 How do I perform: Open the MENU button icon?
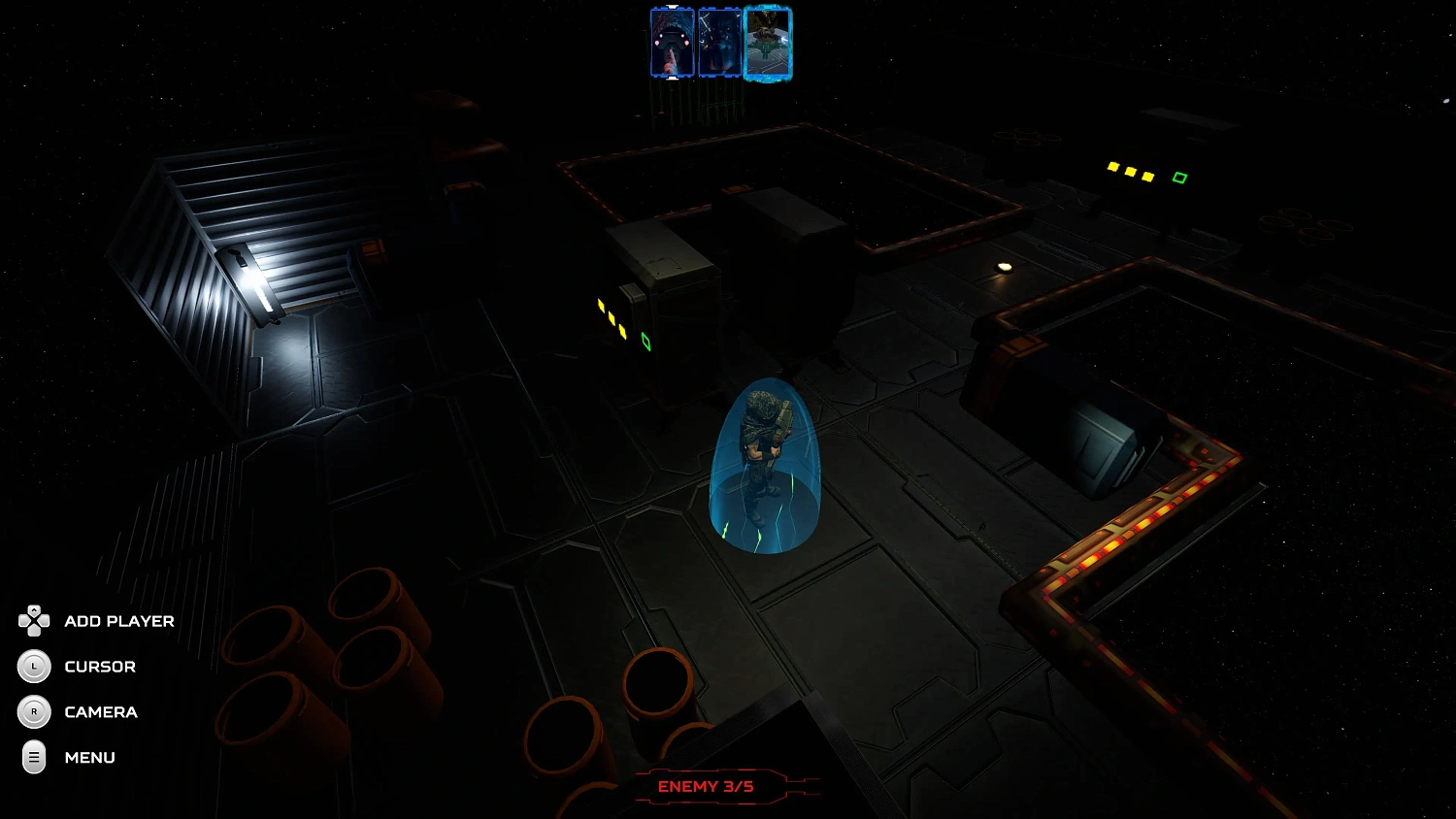(x=34, y=757)
